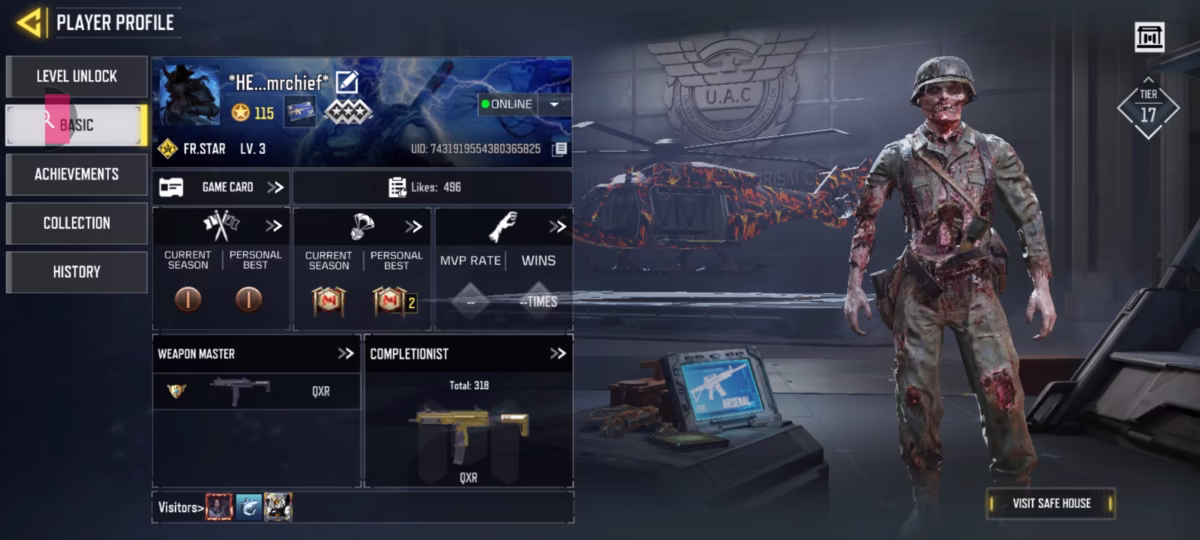This screenshot has width=1200, height=540.
Task: Open the Game Card section
Action: coord(221,187)
